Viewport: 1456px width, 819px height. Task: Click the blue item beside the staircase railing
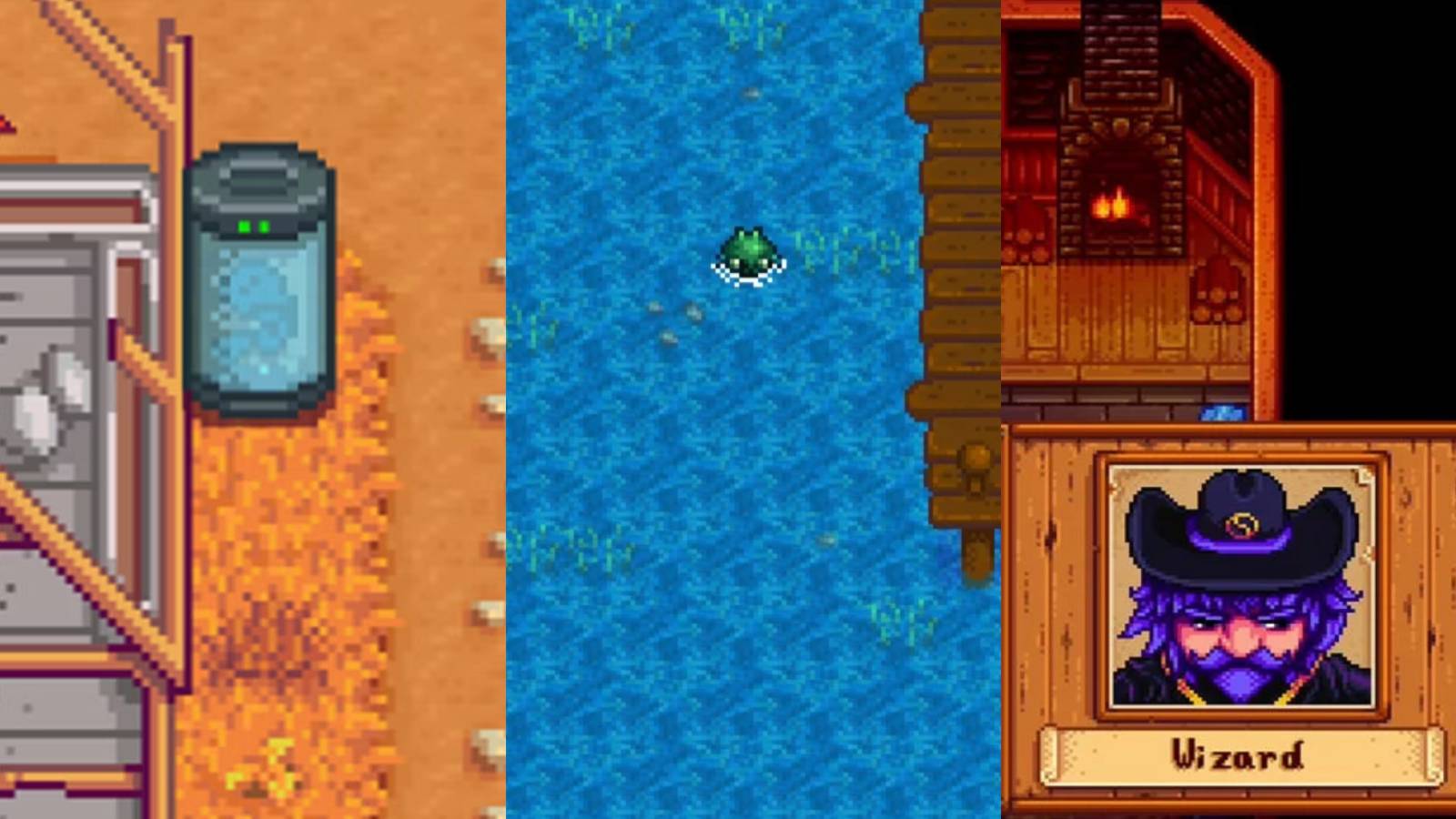(1222, 412)
